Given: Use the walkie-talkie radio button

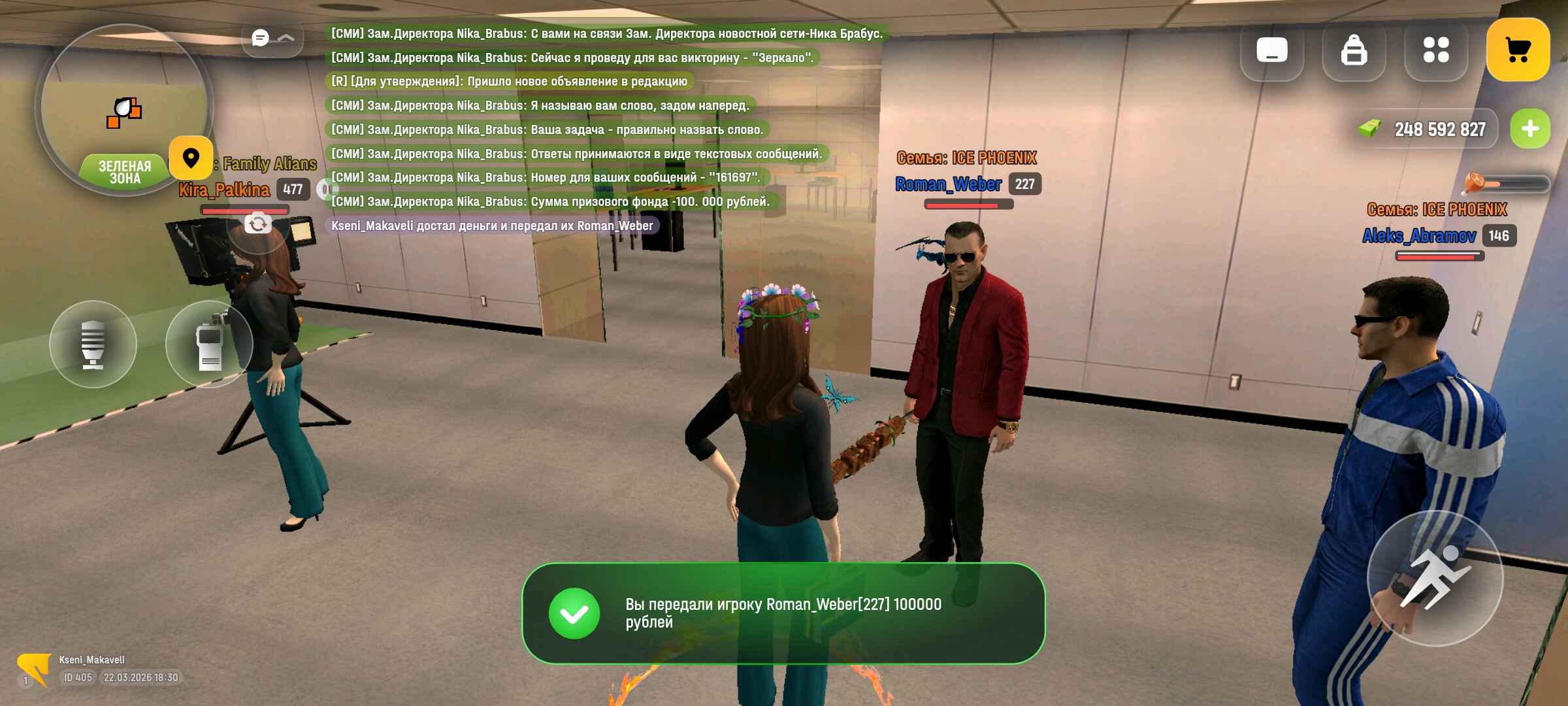Looking at the screenshot, I should point(209,344).
